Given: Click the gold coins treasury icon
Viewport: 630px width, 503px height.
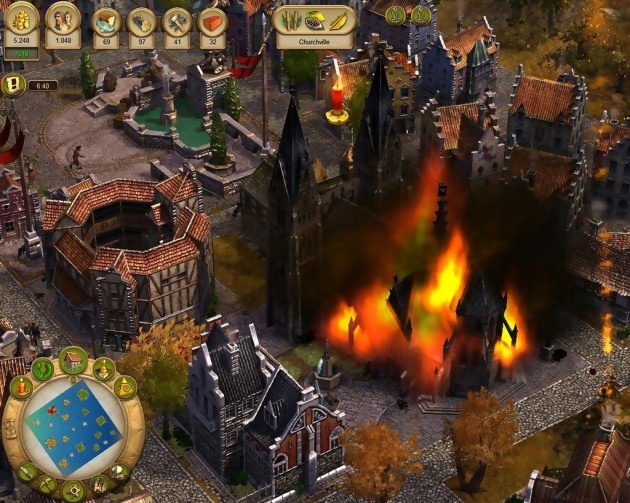Looking at the screenshot, I should click(22, 18).
